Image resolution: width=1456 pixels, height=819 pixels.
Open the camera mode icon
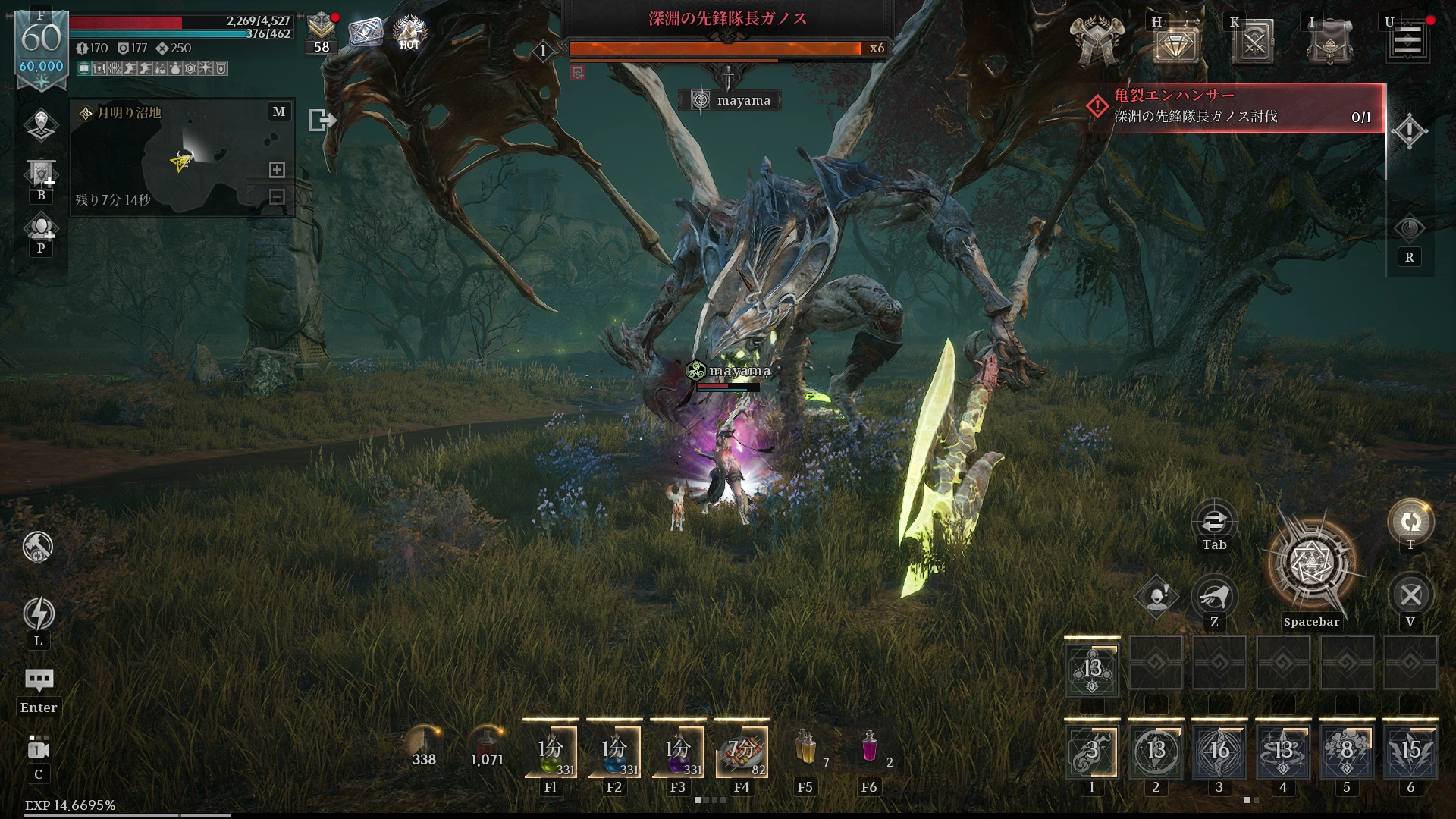[39, 748]
